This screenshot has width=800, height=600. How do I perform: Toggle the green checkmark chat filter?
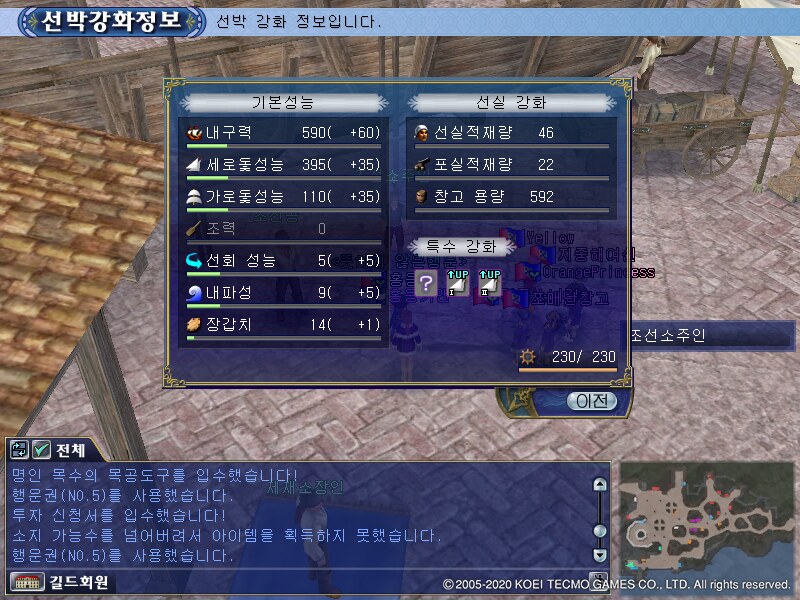(x=42, y=449)
